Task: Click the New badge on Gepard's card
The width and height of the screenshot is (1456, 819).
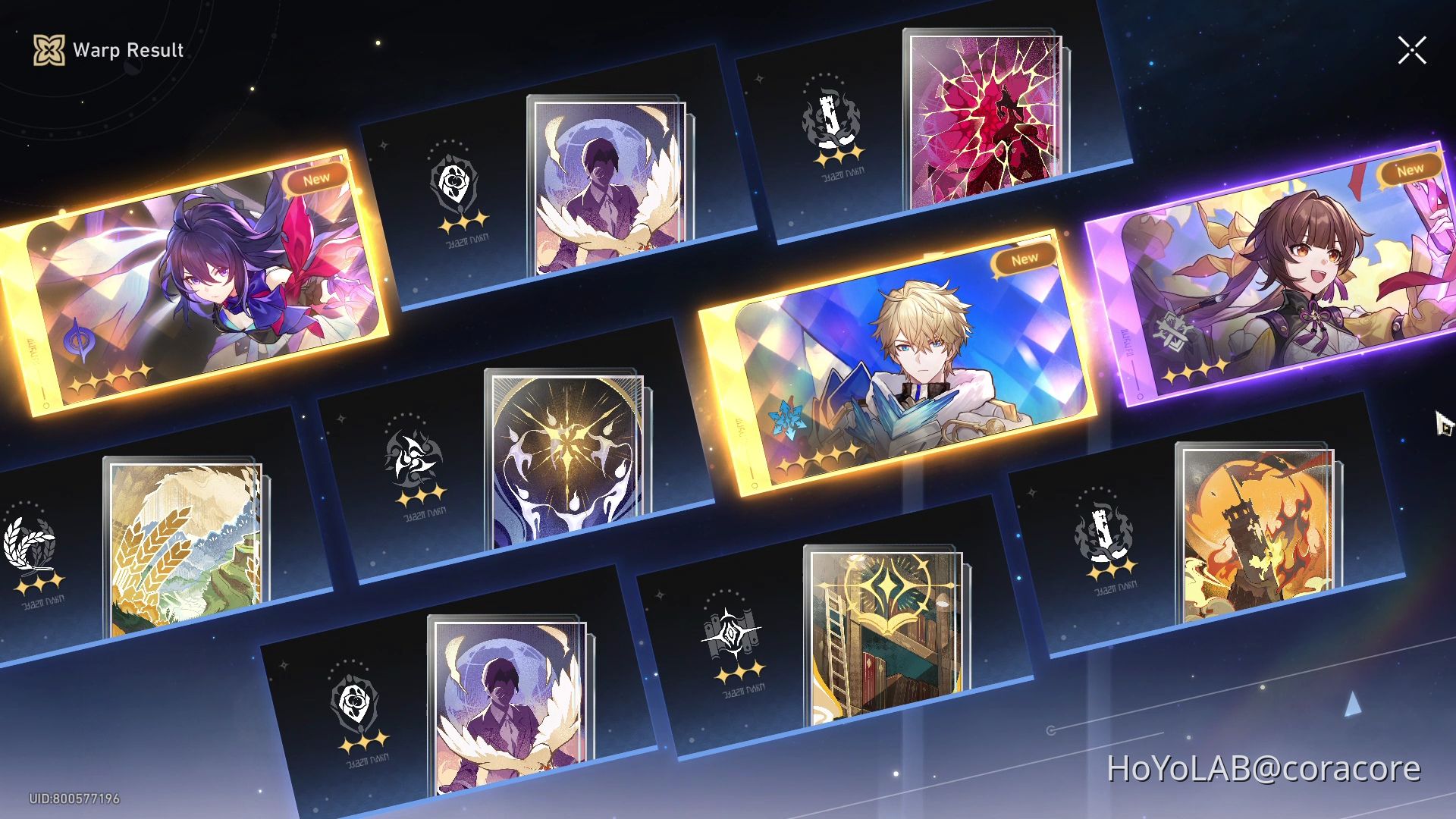Action: click(1025, 258)
